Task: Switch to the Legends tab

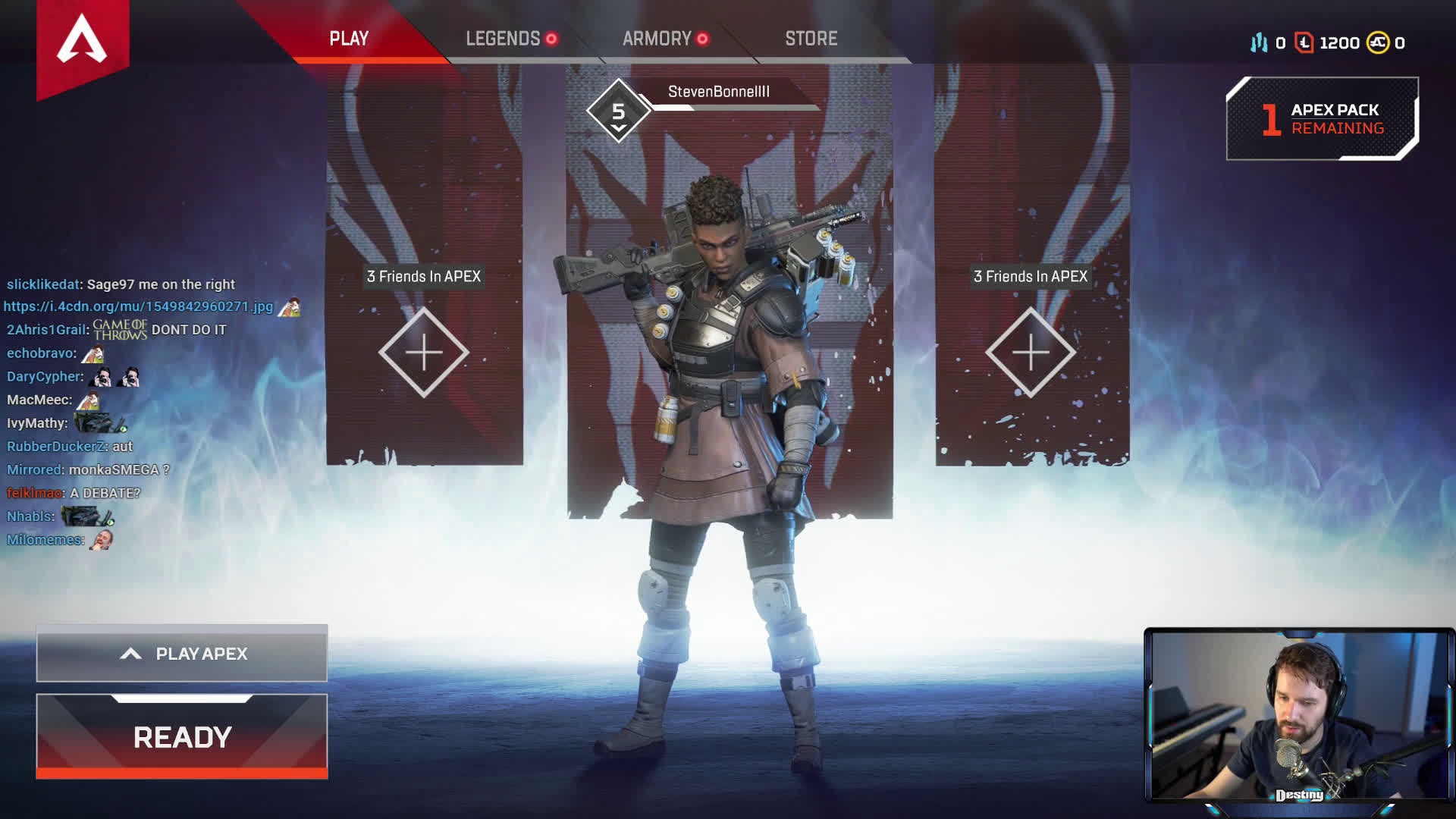Action: click(503, 39)
